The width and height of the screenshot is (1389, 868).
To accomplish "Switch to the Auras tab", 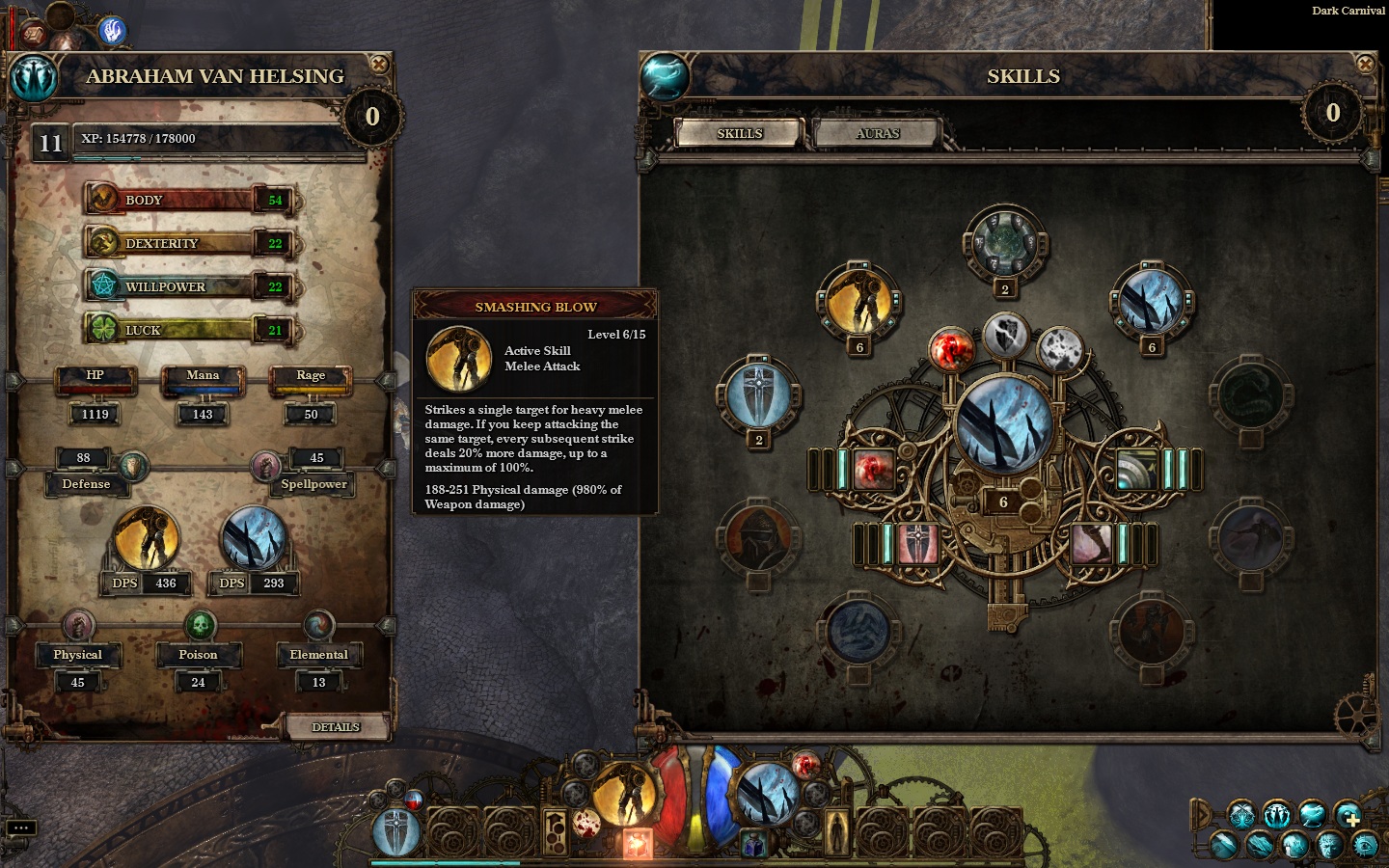I will click(x=877, y=133).
